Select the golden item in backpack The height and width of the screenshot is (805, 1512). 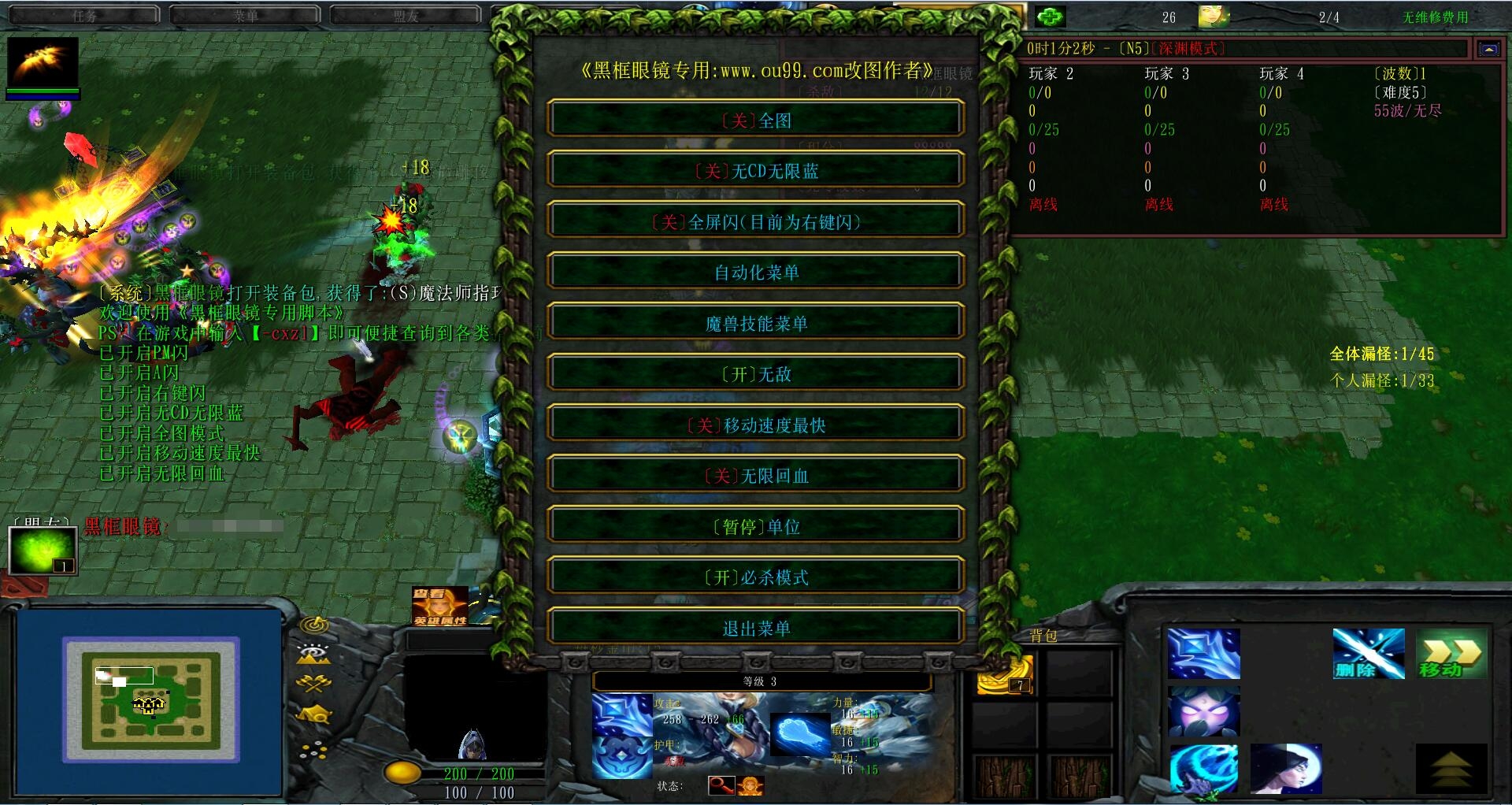click(x=1005, y=676)
